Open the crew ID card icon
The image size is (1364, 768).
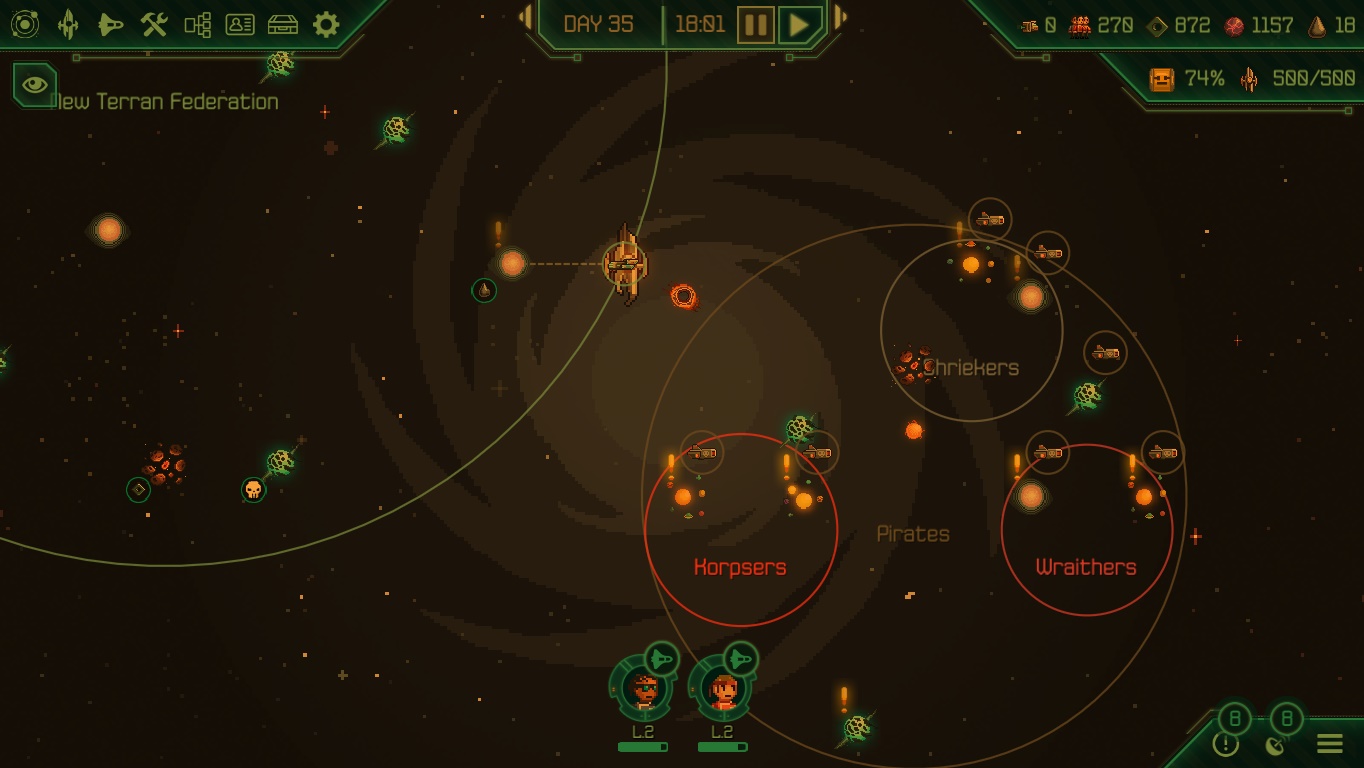(239, 24)
